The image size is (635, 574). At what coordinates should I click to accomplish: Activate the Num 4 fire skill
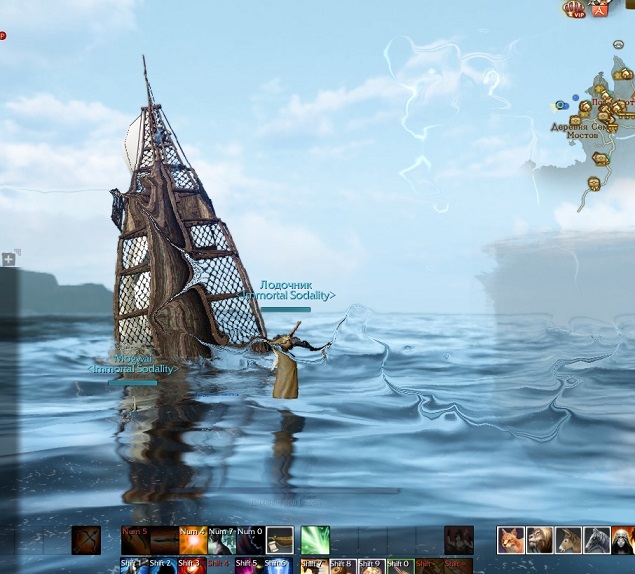coord(193,540)
